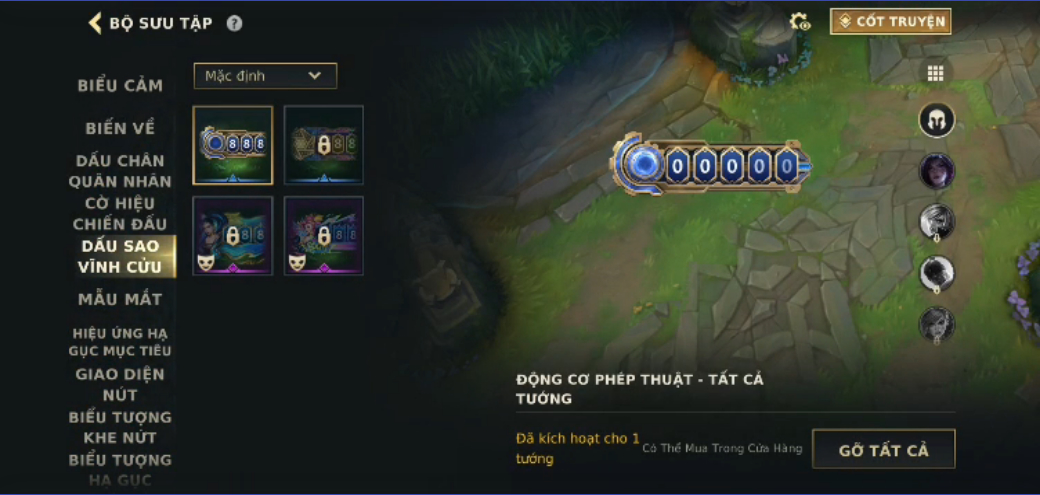Image resolution: width=1040 pixels, height=495 pixels.
Task: Choose the locked golden geometric counter thumbnail
Action: pyautogui.click(x=323, y=145)
